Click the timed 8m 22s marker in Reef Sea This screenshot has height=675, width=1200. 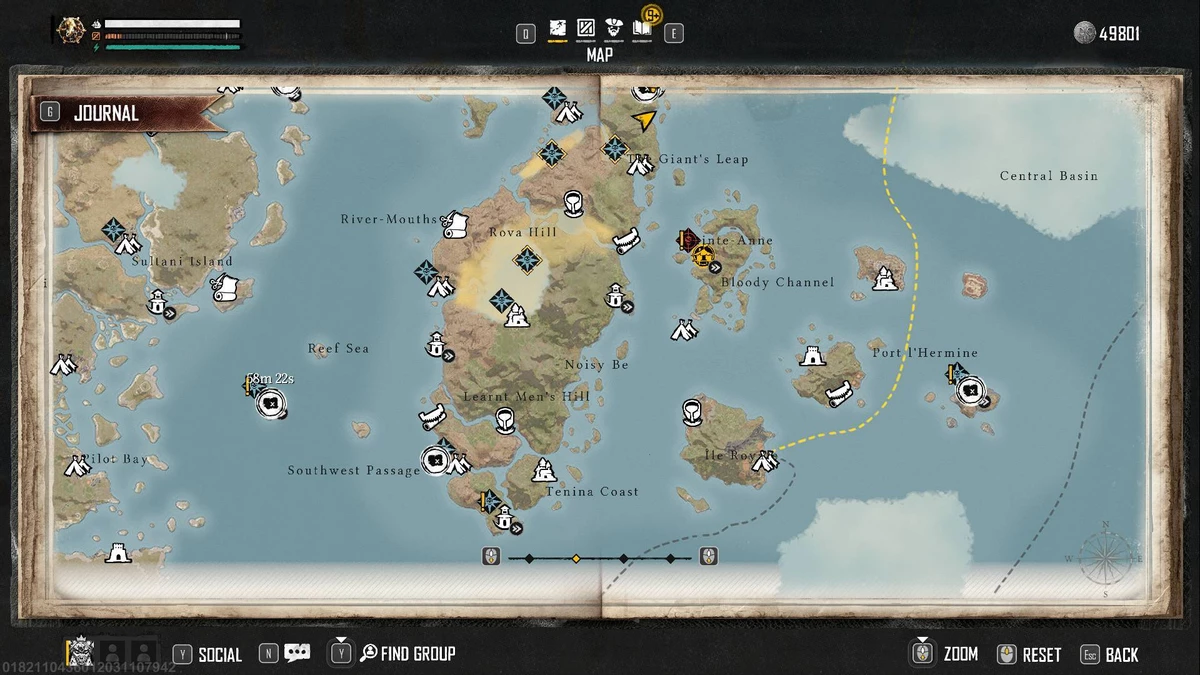pyautogui.click(x=271, y=402)
